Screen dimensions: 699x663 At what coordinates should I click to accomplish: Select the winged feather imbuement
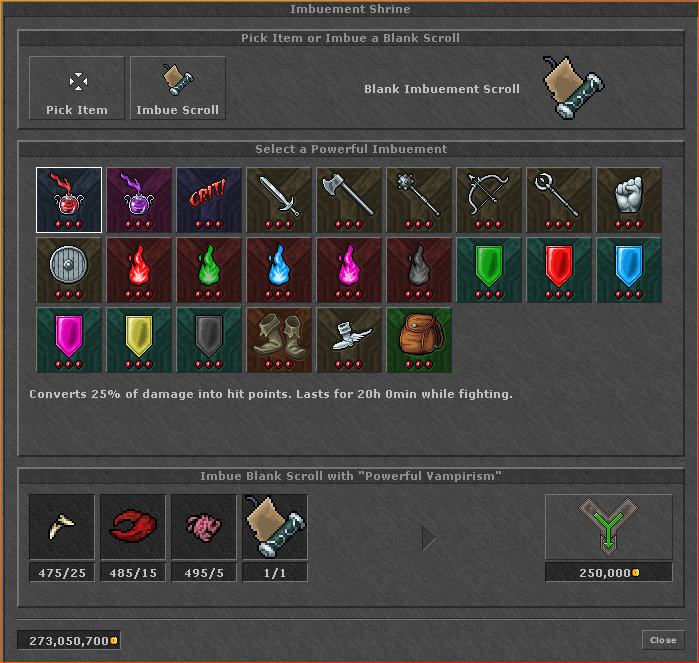349,339
